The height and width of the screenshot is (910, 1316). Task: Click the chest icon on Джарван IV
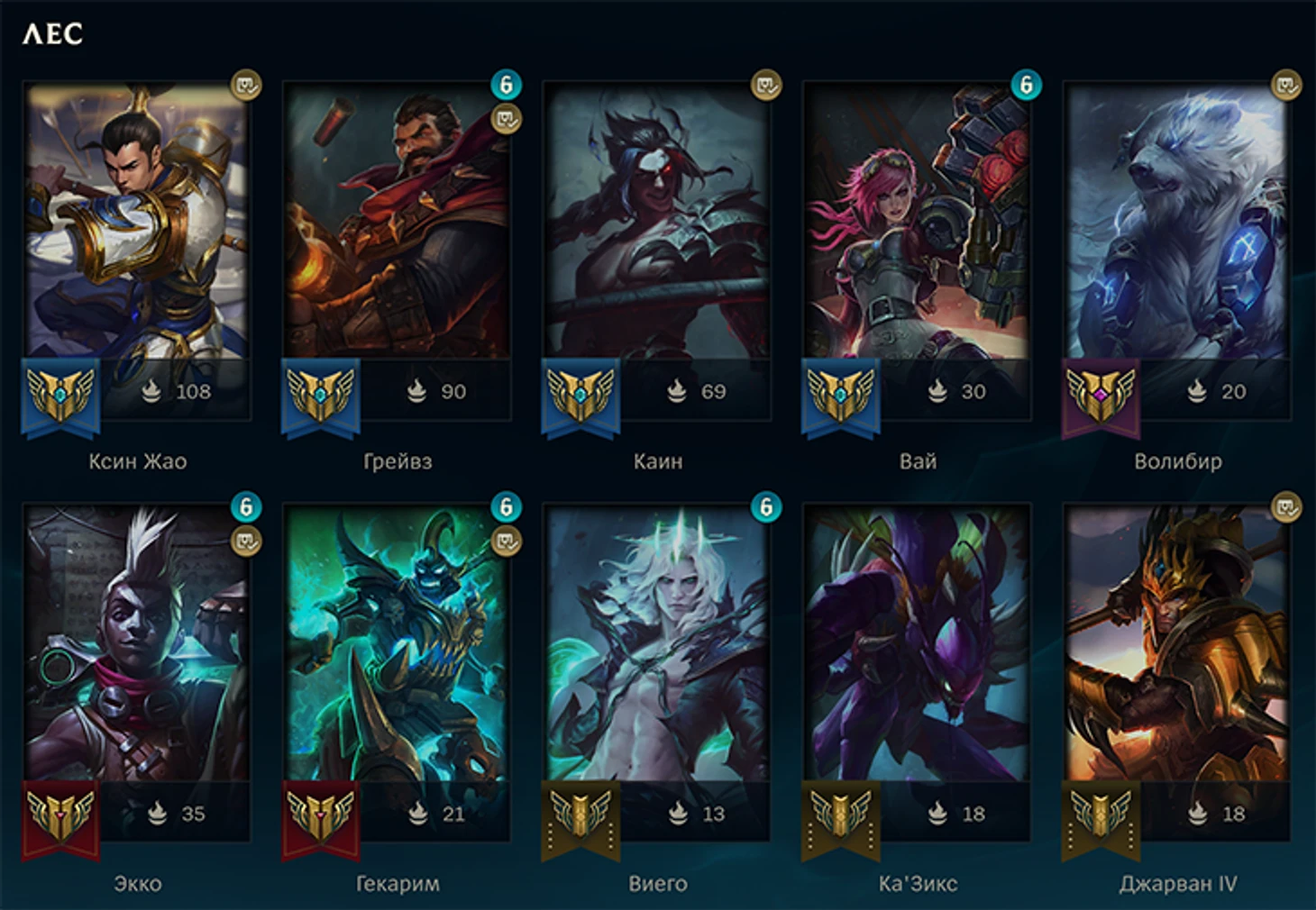click(1286, 507)
